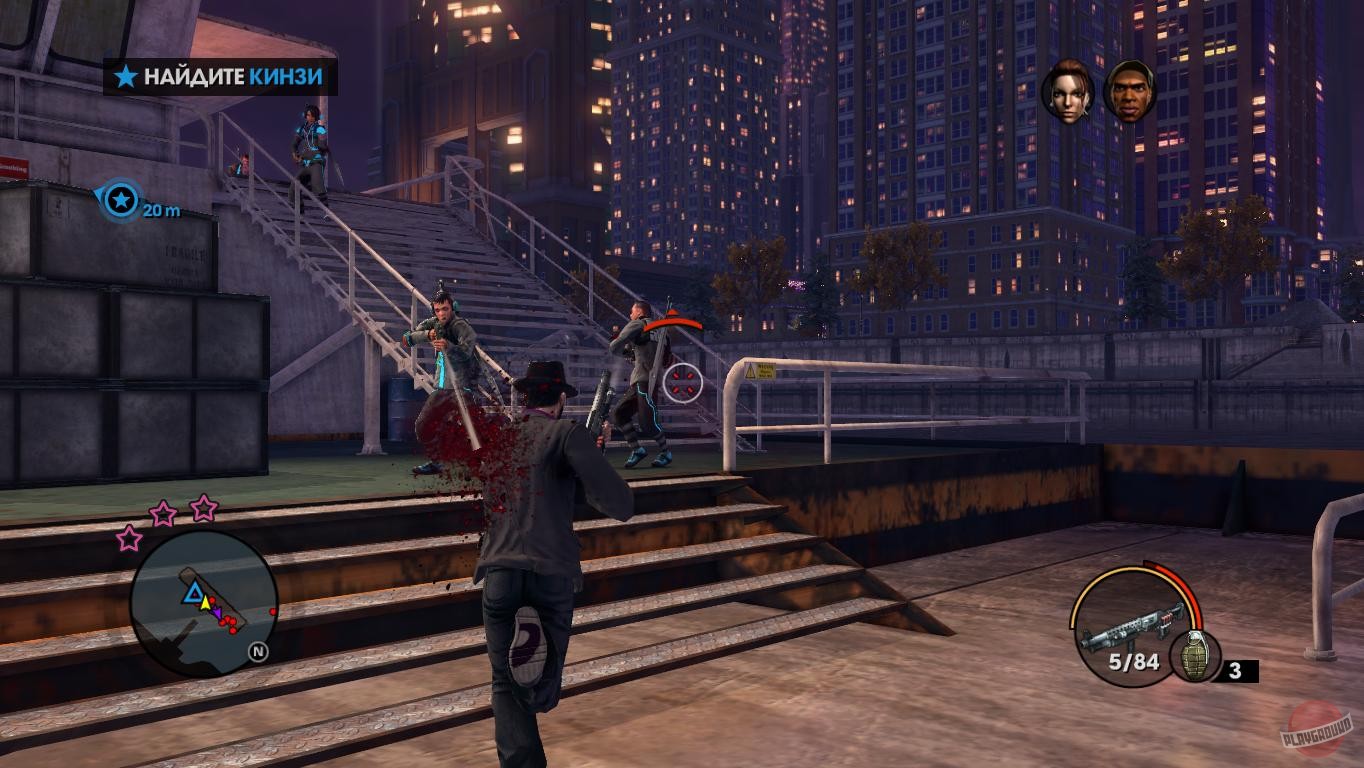Click the N compass indicator on the minimap
The image size is (1364, 768).
[257, 651]
